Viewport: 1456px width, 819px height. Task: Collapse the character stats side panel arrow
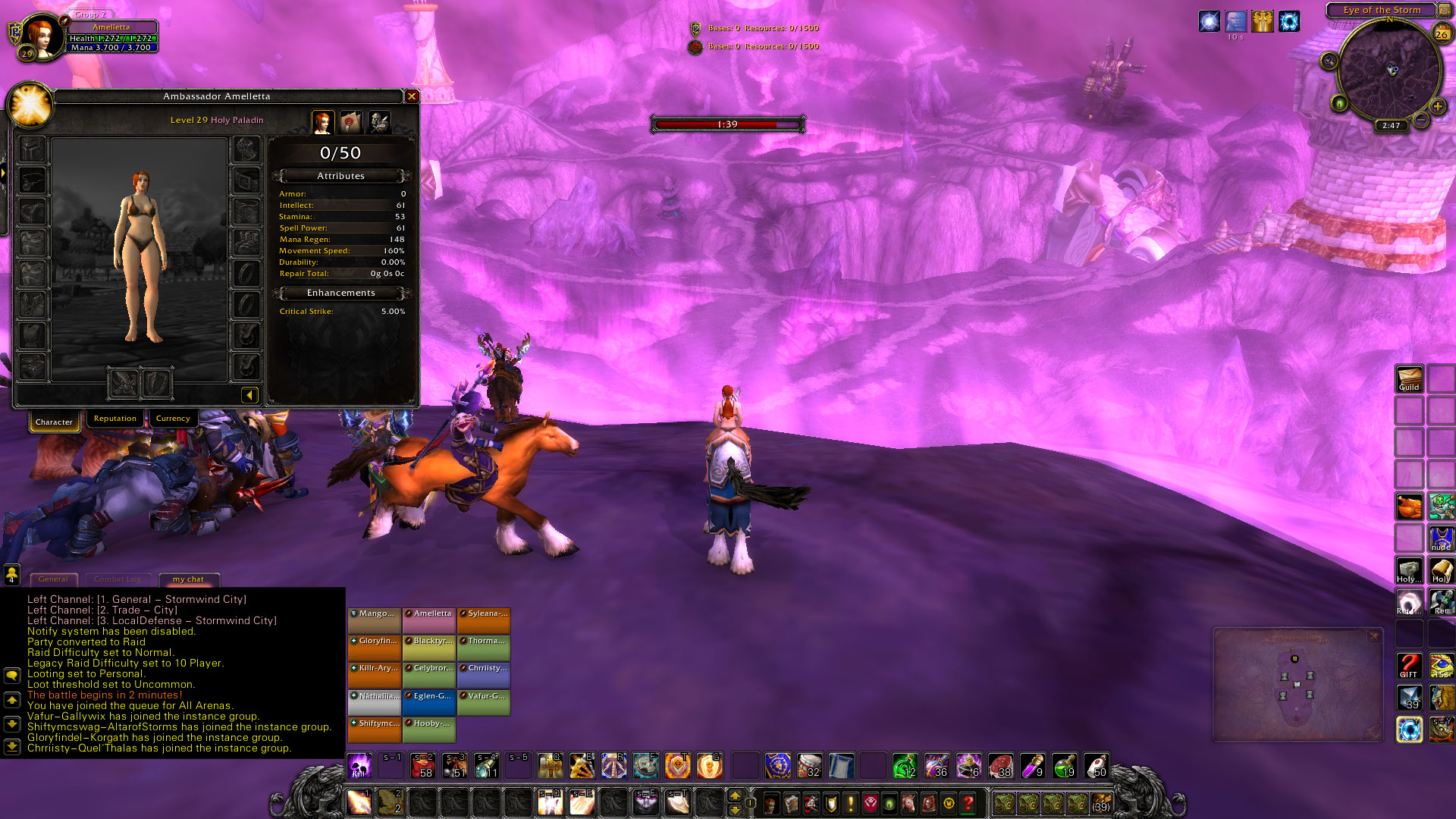(x=249, y=394)
